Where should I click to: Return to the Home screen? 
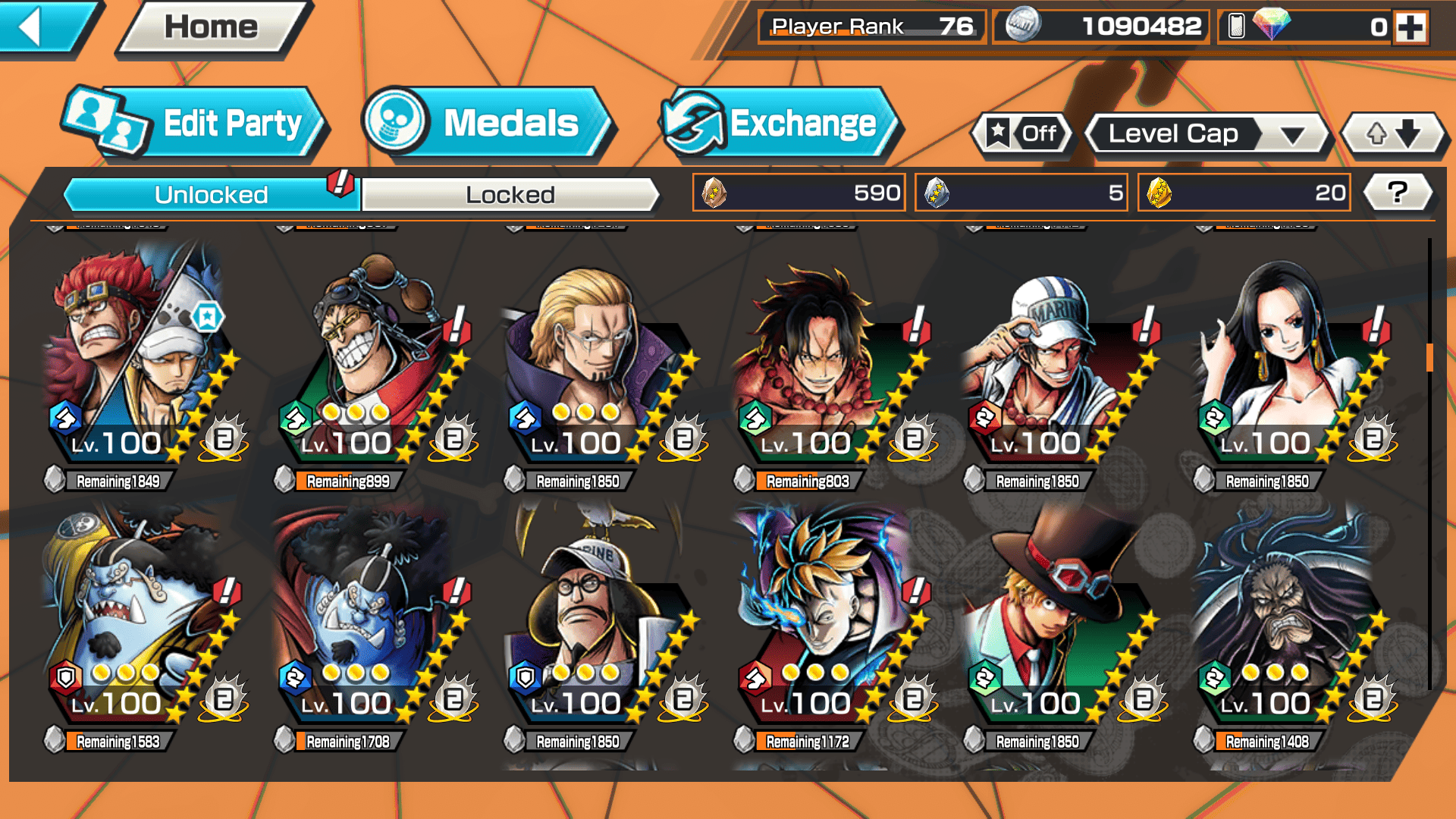212,27
